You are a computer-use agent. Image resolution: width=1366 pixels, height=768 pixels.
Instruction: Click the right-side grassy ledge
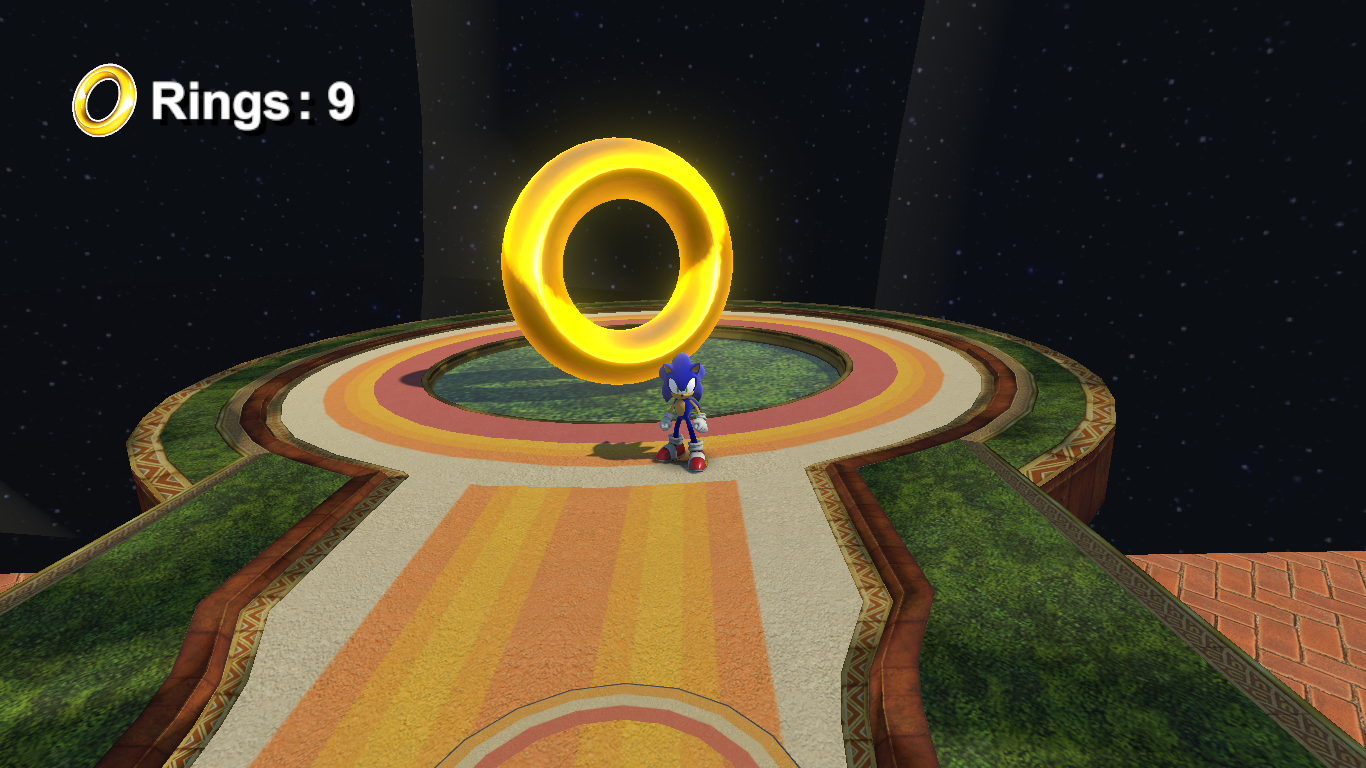point(1000,550)
